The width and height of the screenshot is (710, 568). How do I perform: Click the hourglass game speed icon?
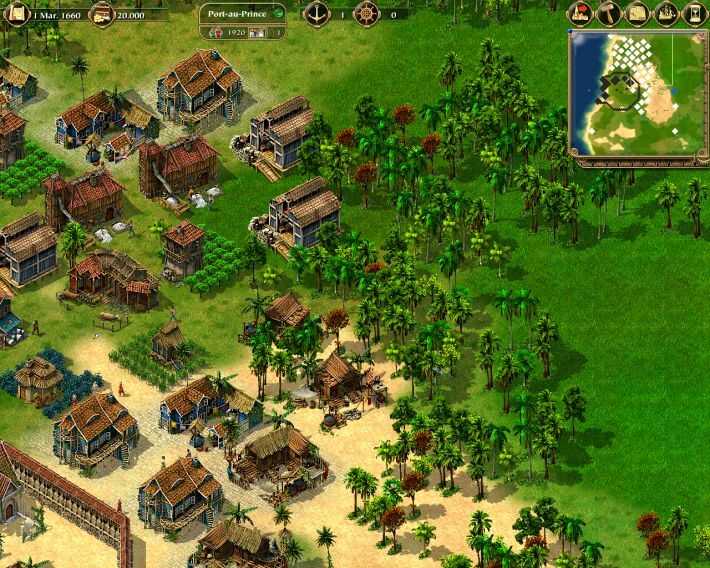[694, 13]
